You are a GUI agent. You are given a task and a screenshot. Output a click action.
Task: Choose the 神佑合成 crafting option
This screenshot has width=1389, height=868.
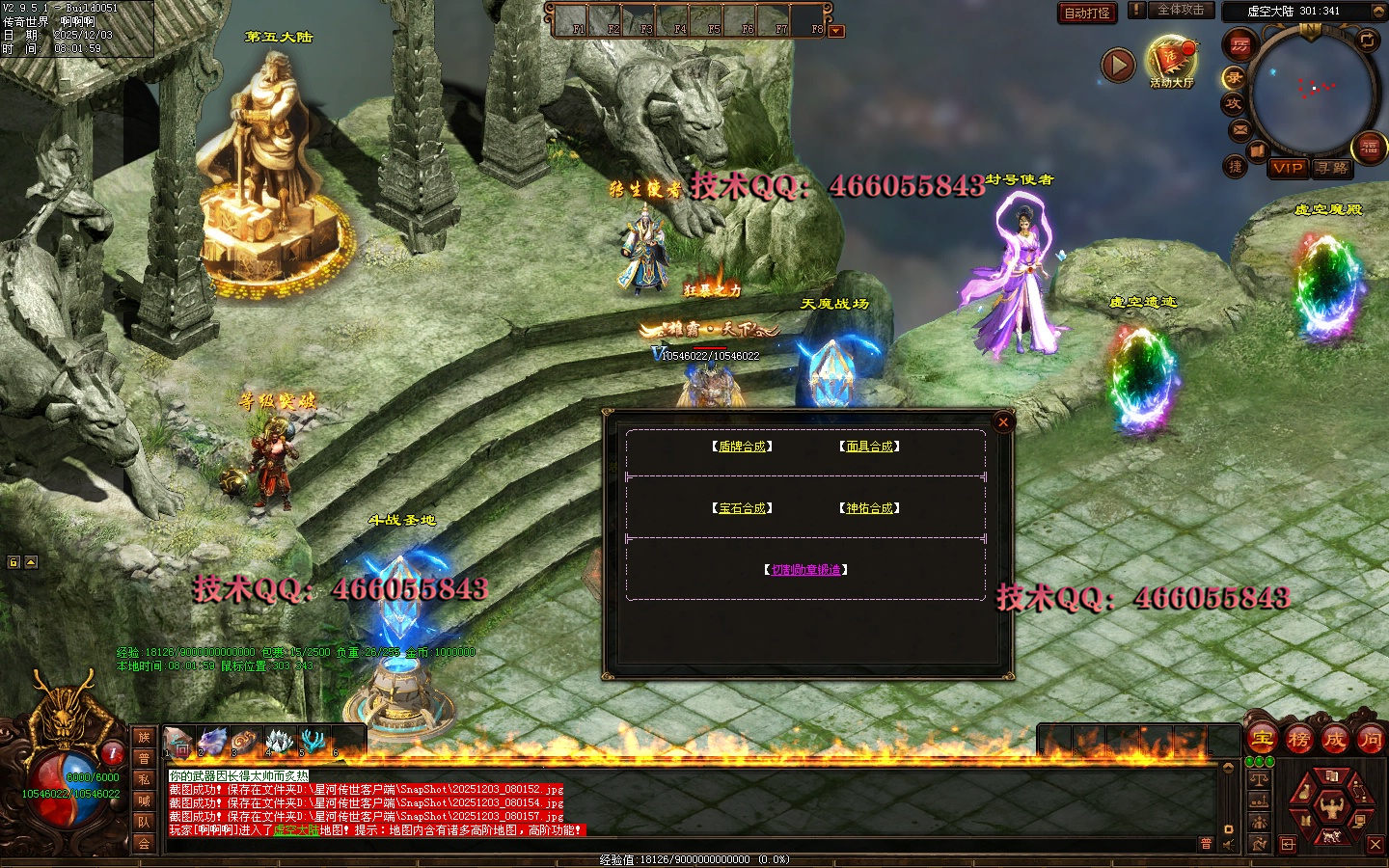pos(869,508)
